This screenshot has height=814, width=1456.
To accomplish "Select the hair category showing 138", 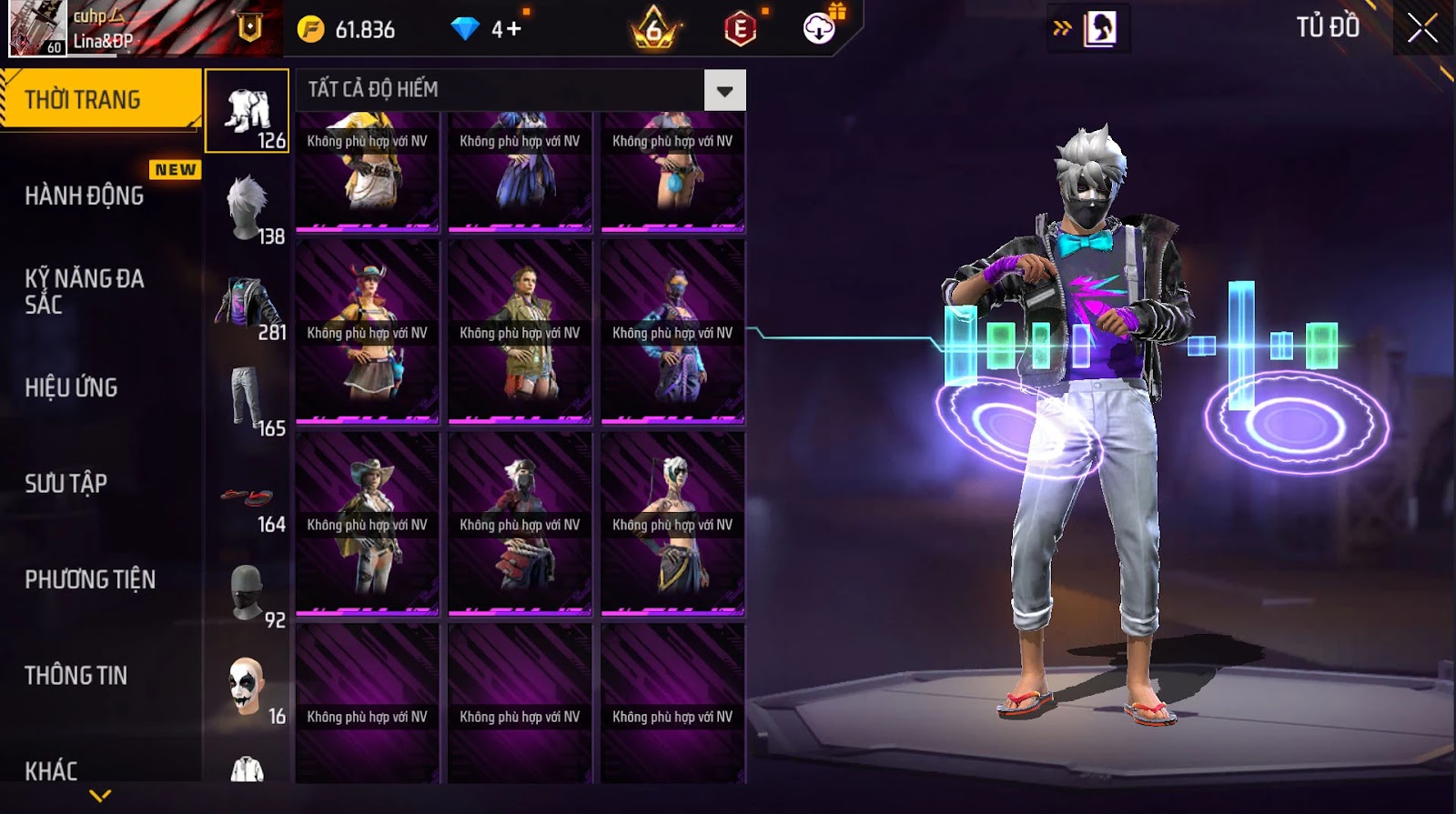I will pos(248,208).
